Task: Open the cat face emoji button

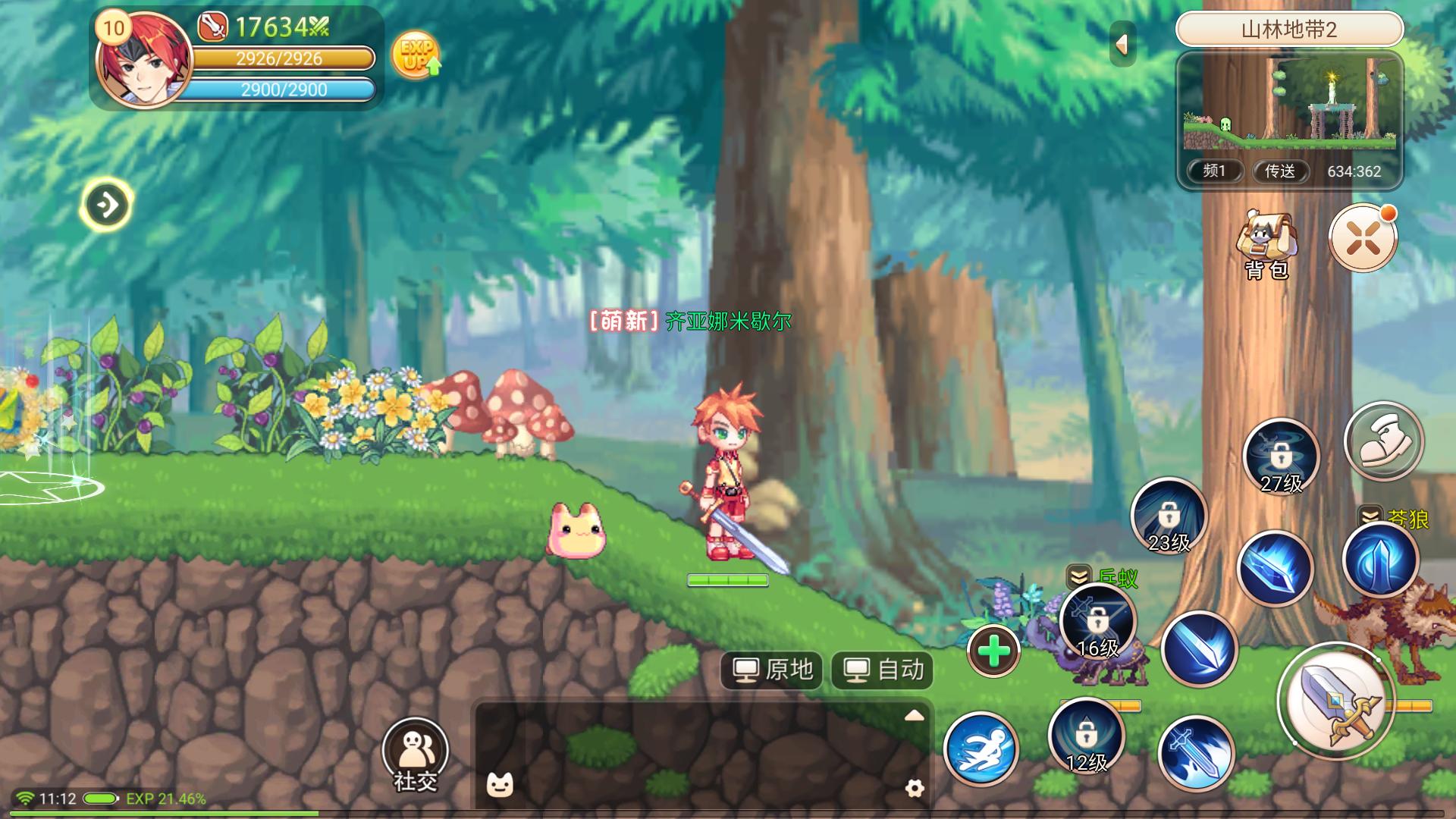Action: point(500,785)
